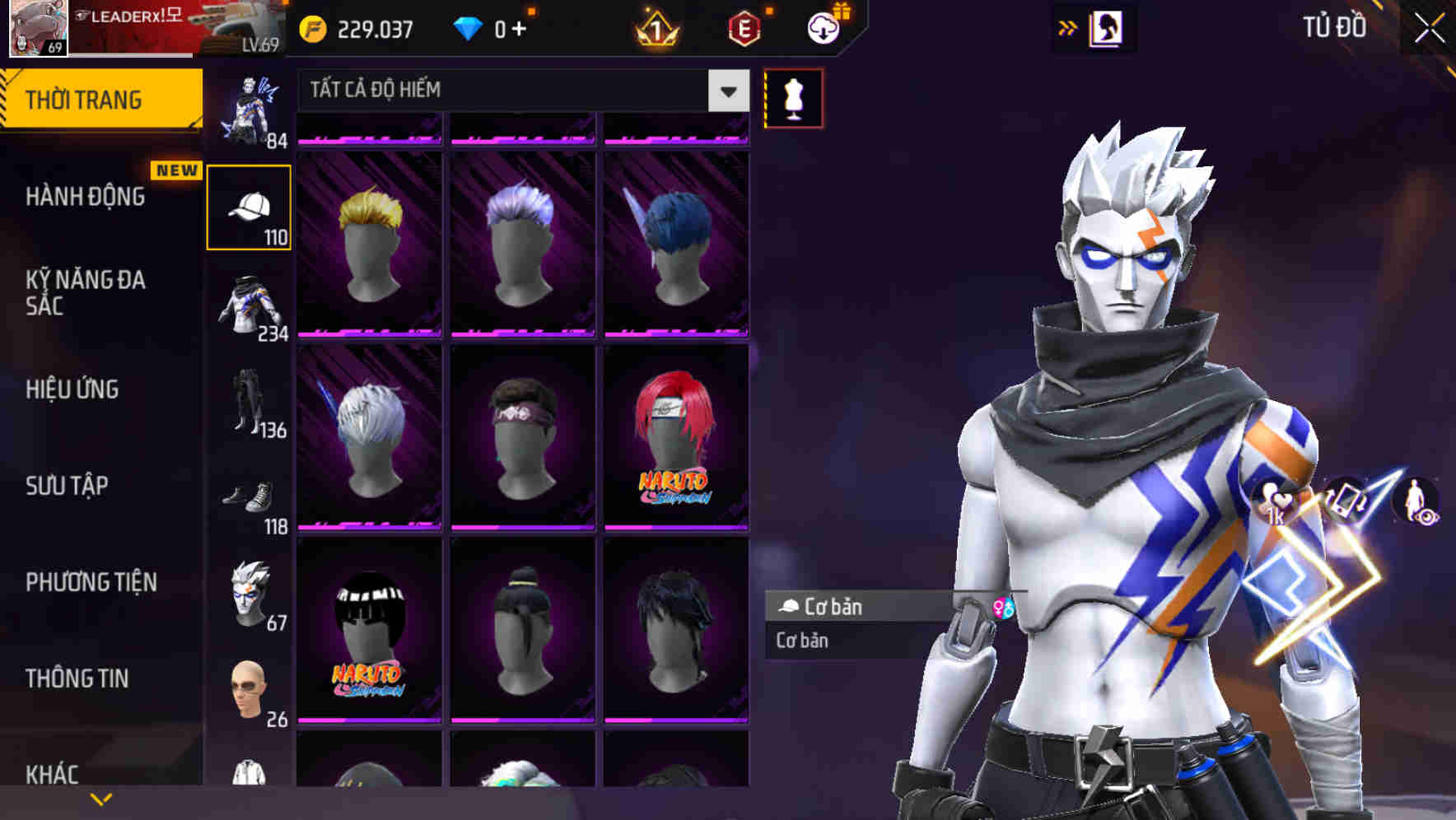Select the shirts category icon (234 items)
Screen dimensions: 1456x820
[x=248, y=306]
